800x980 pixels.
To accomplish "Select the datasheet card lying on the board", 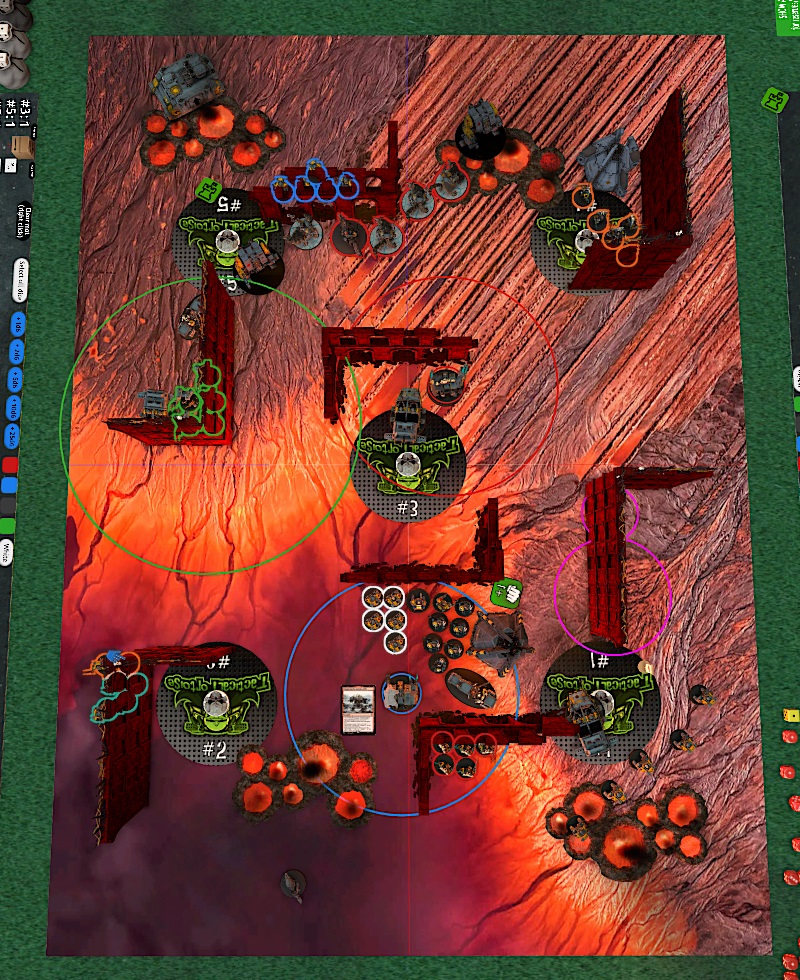I will tap(357, 709).
